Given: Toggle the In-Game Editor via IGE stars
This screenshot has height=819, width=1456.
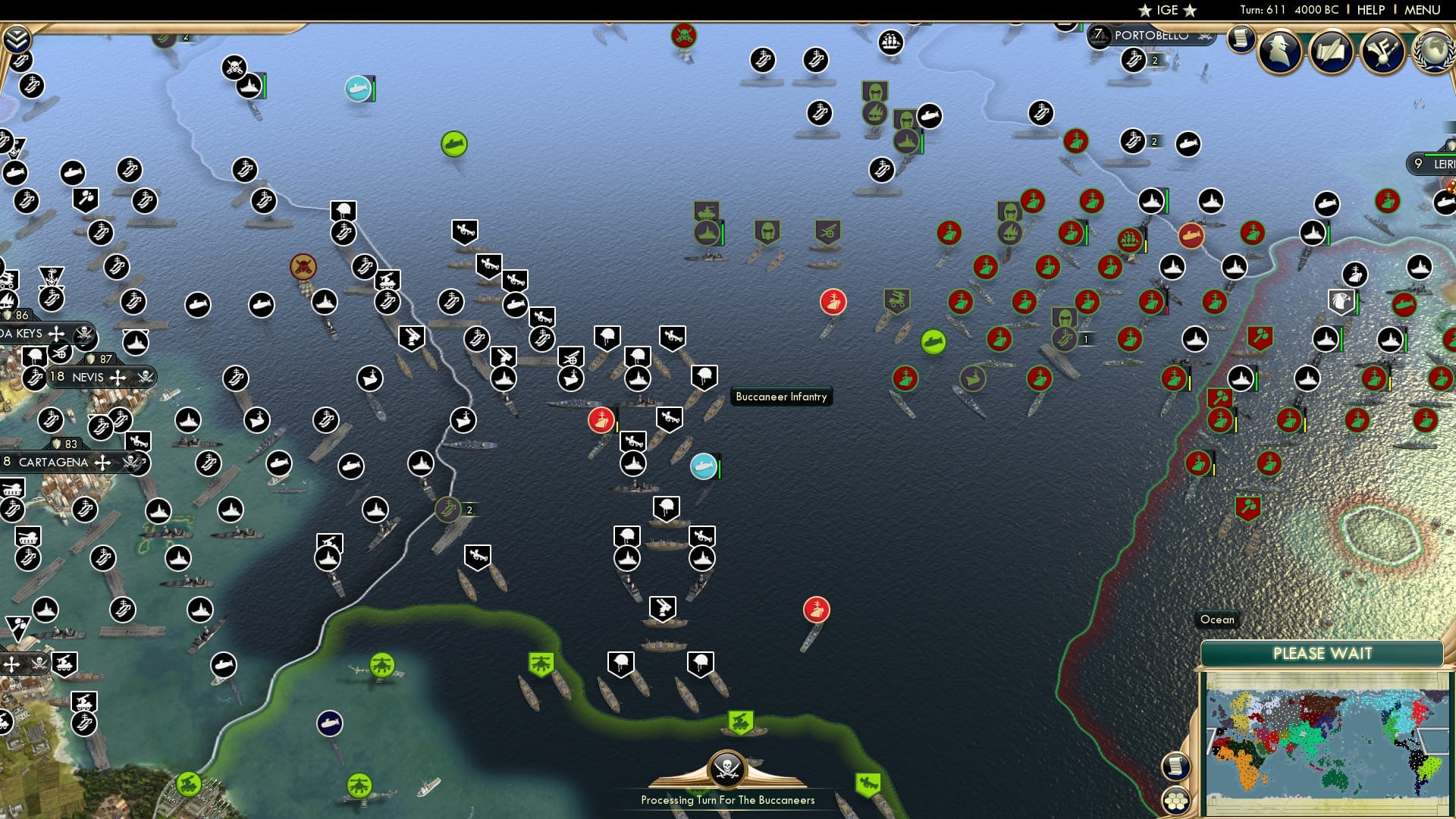Looking at the screenshot, I should tap(1166, 10).
